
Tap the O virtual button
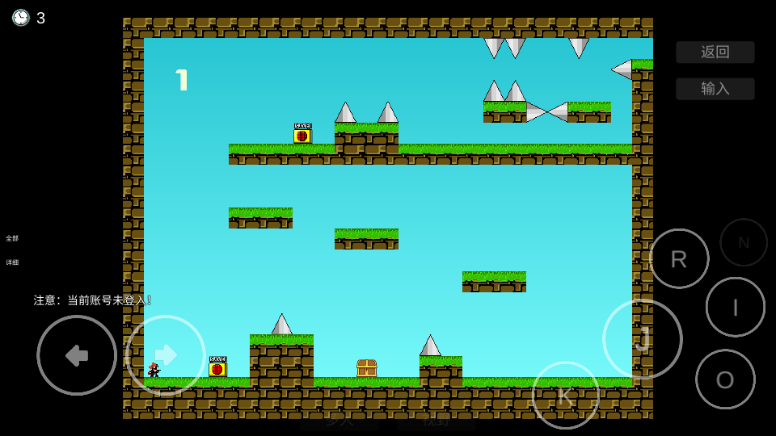(x=725, y=379)
